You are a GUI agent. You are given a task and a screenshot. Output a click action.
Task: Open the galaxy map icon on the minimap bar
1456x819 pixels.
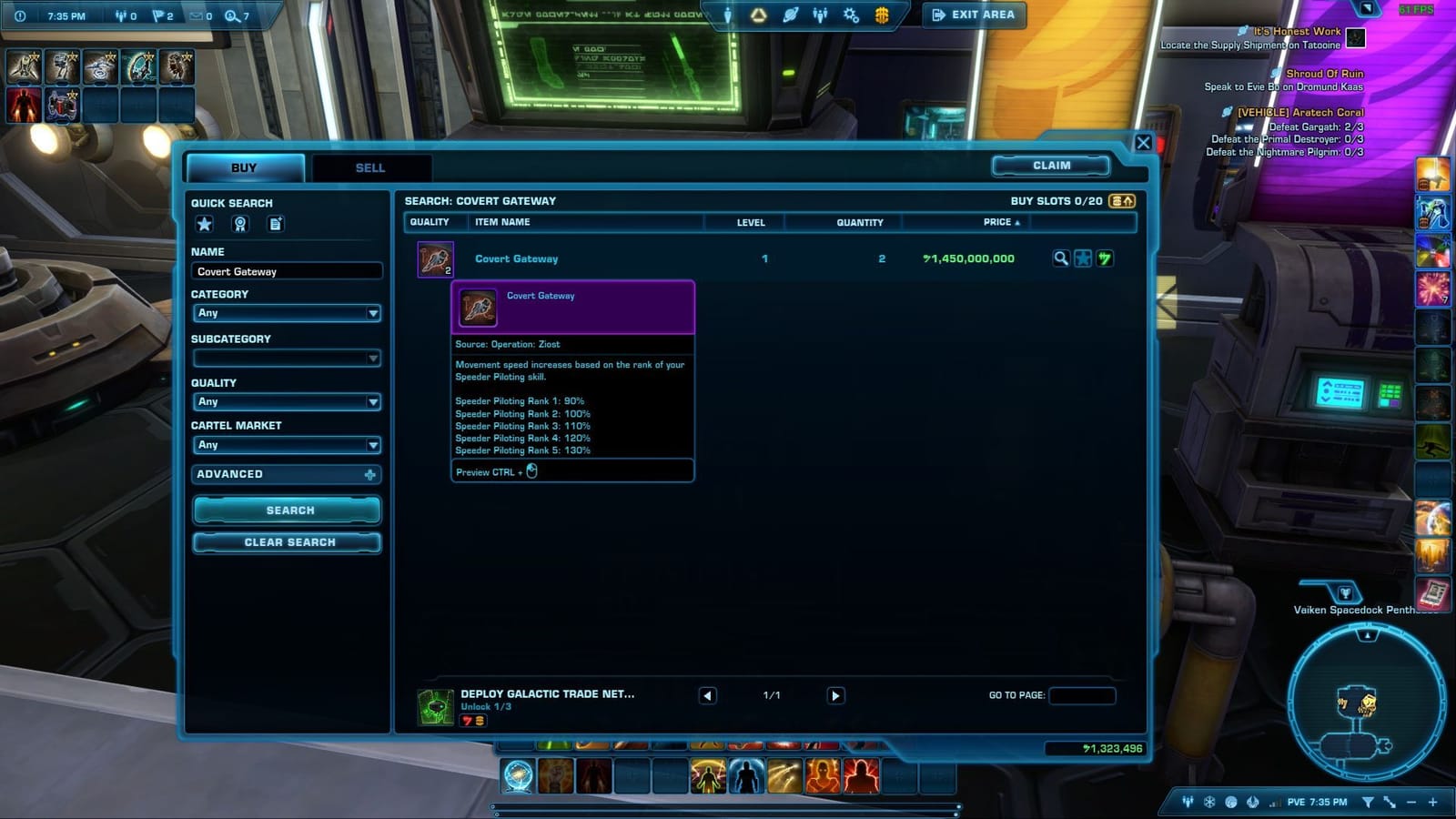(1230, 803)
